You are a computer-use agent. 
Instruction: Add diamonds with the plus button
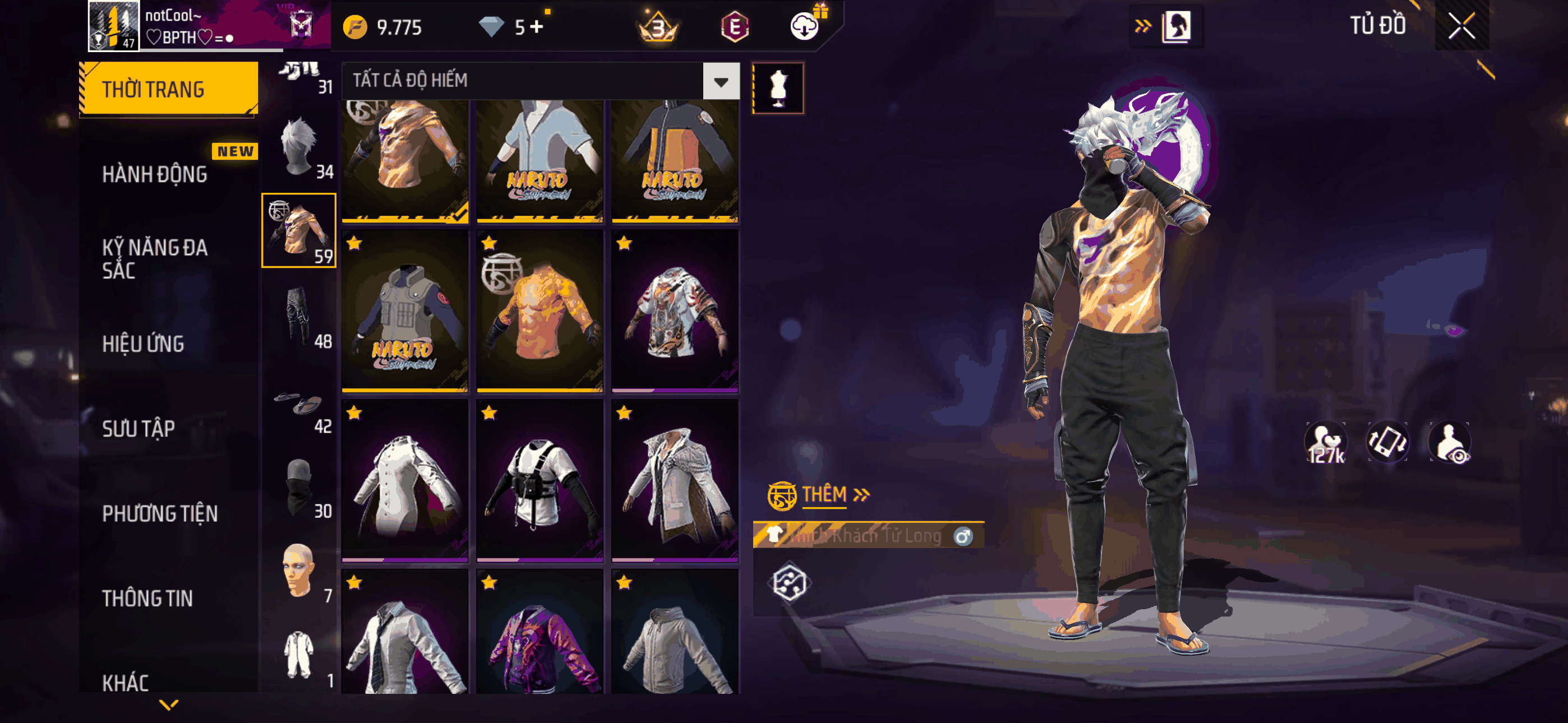click(536, 27)
